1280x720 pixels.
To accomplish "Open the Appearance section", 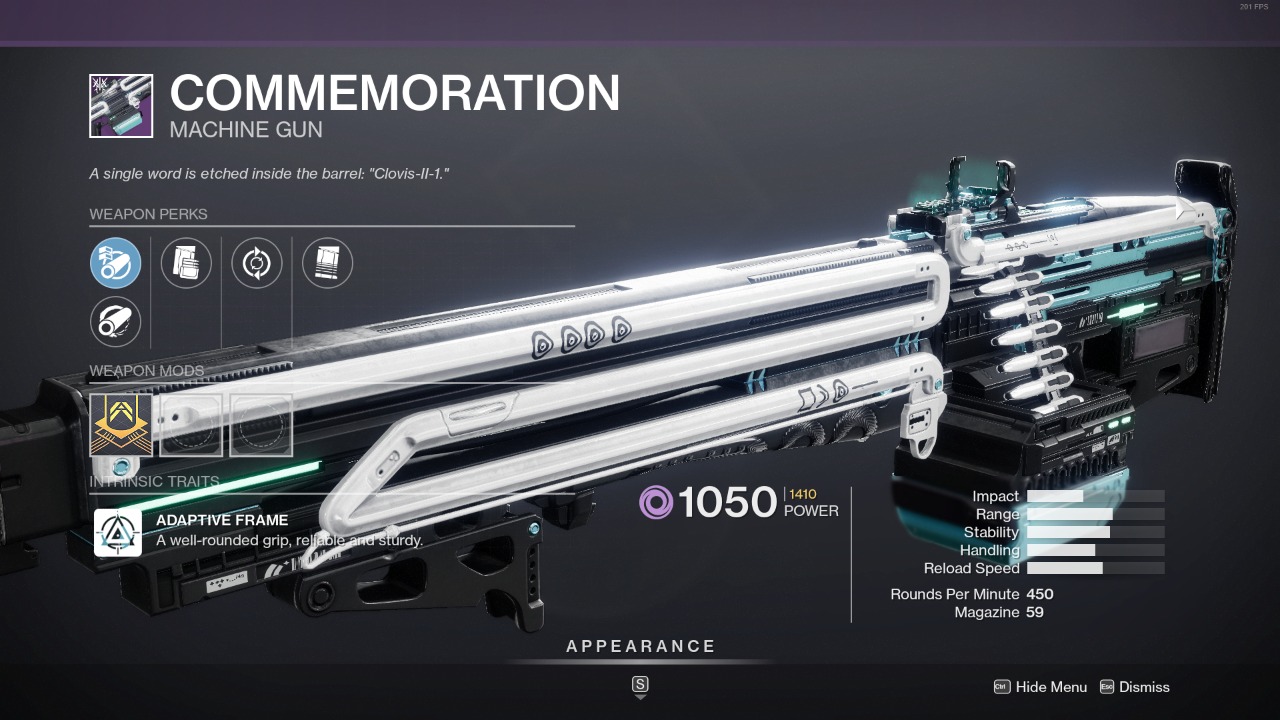I will coord(641,647).
